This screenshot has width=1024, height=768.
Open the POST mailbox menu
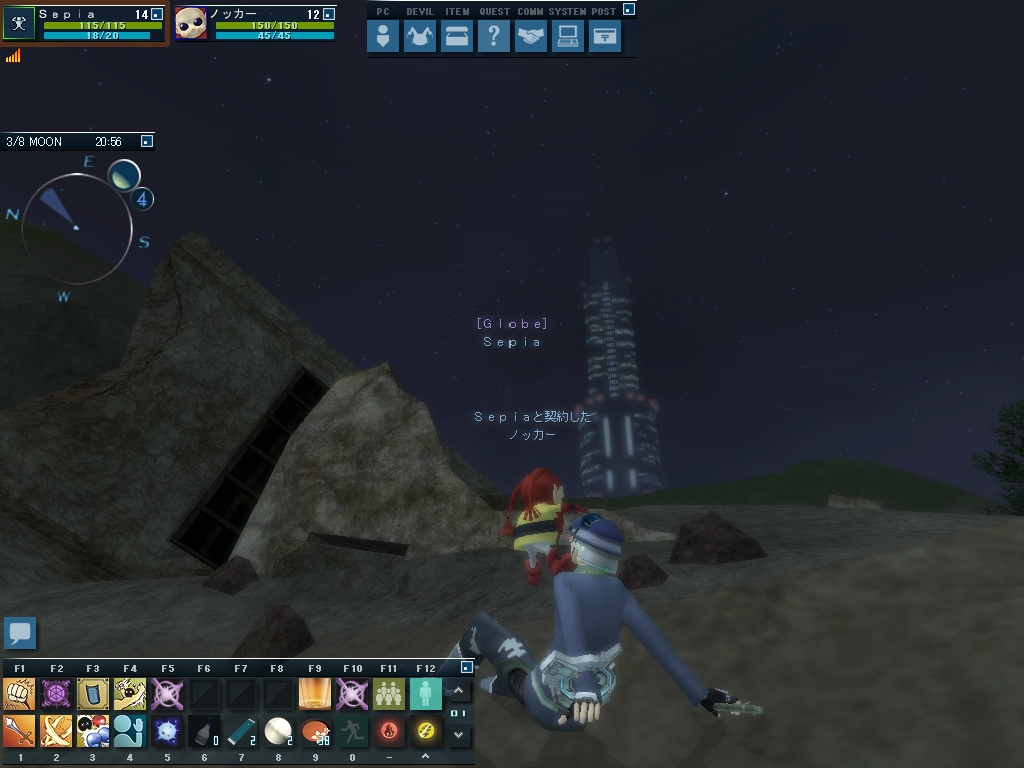[605, 38]
